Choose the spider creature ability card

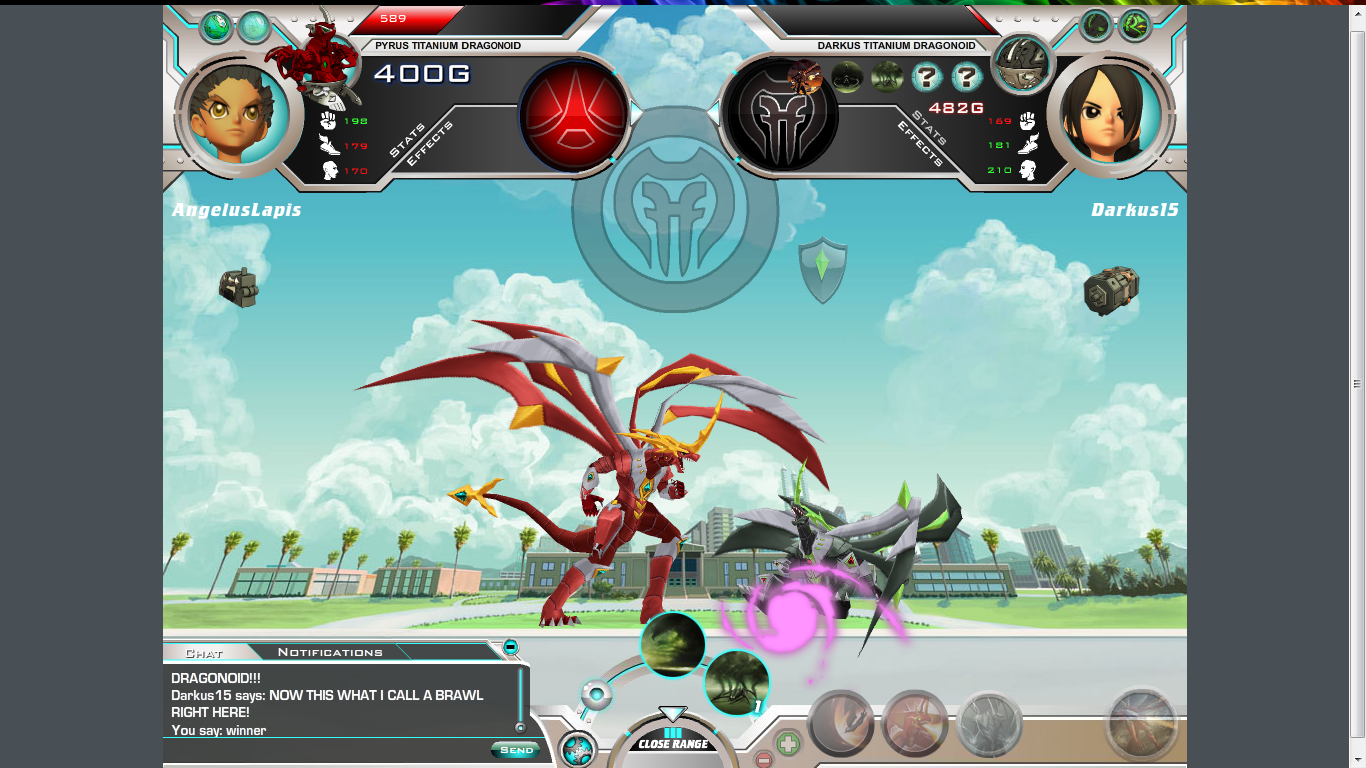736,683
